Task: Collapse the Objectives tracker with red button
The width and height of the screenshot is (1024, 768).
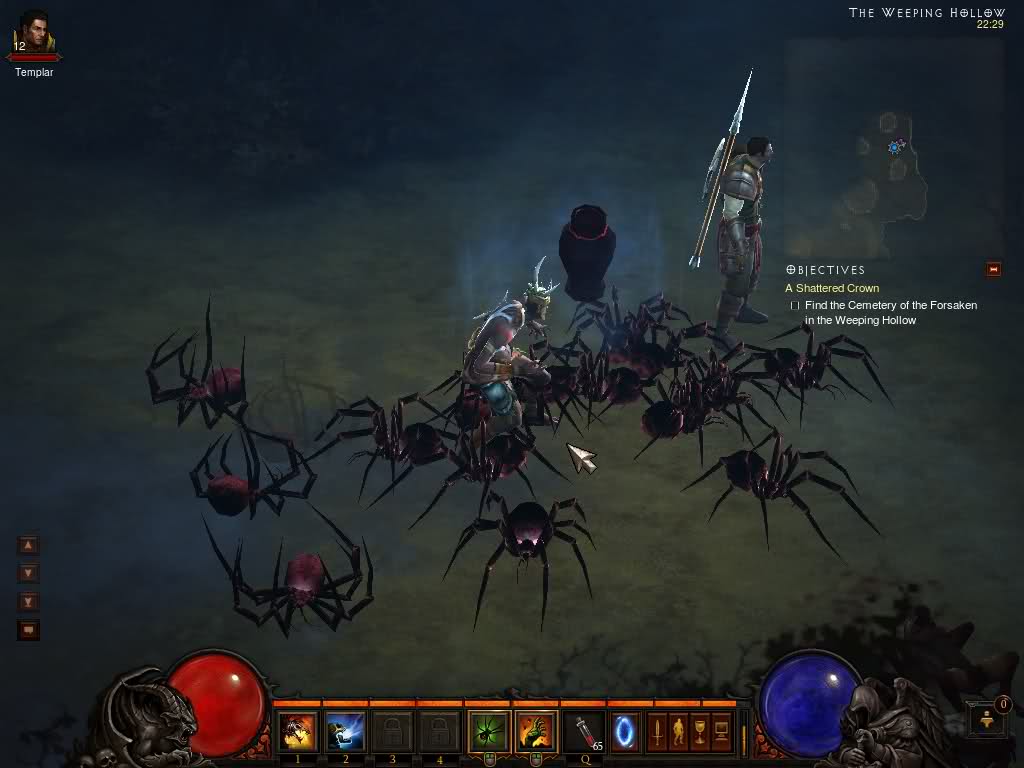Action: [993, 269]
